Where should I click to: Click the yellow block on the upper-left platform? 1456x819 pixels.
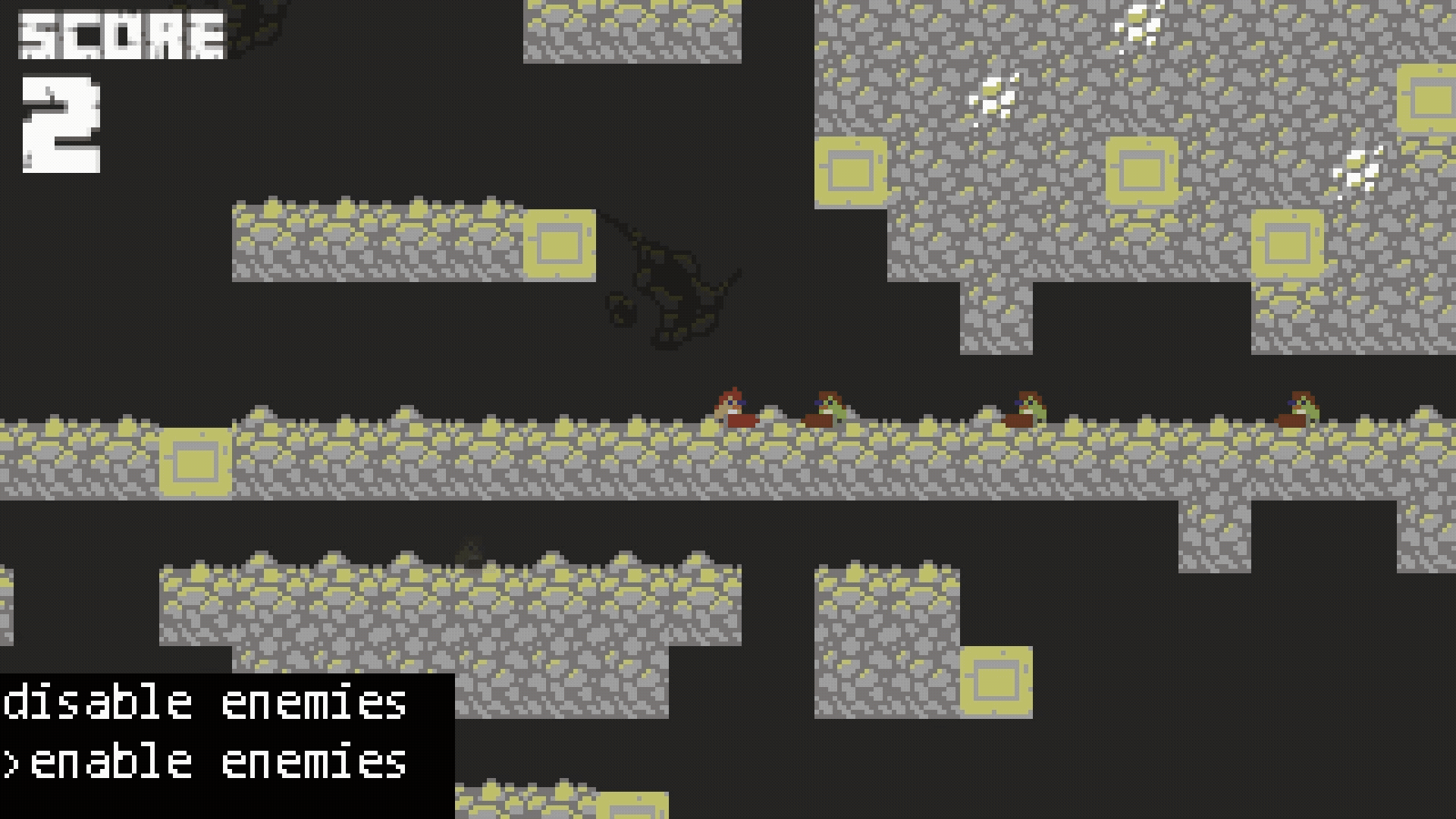click(559, 244)
